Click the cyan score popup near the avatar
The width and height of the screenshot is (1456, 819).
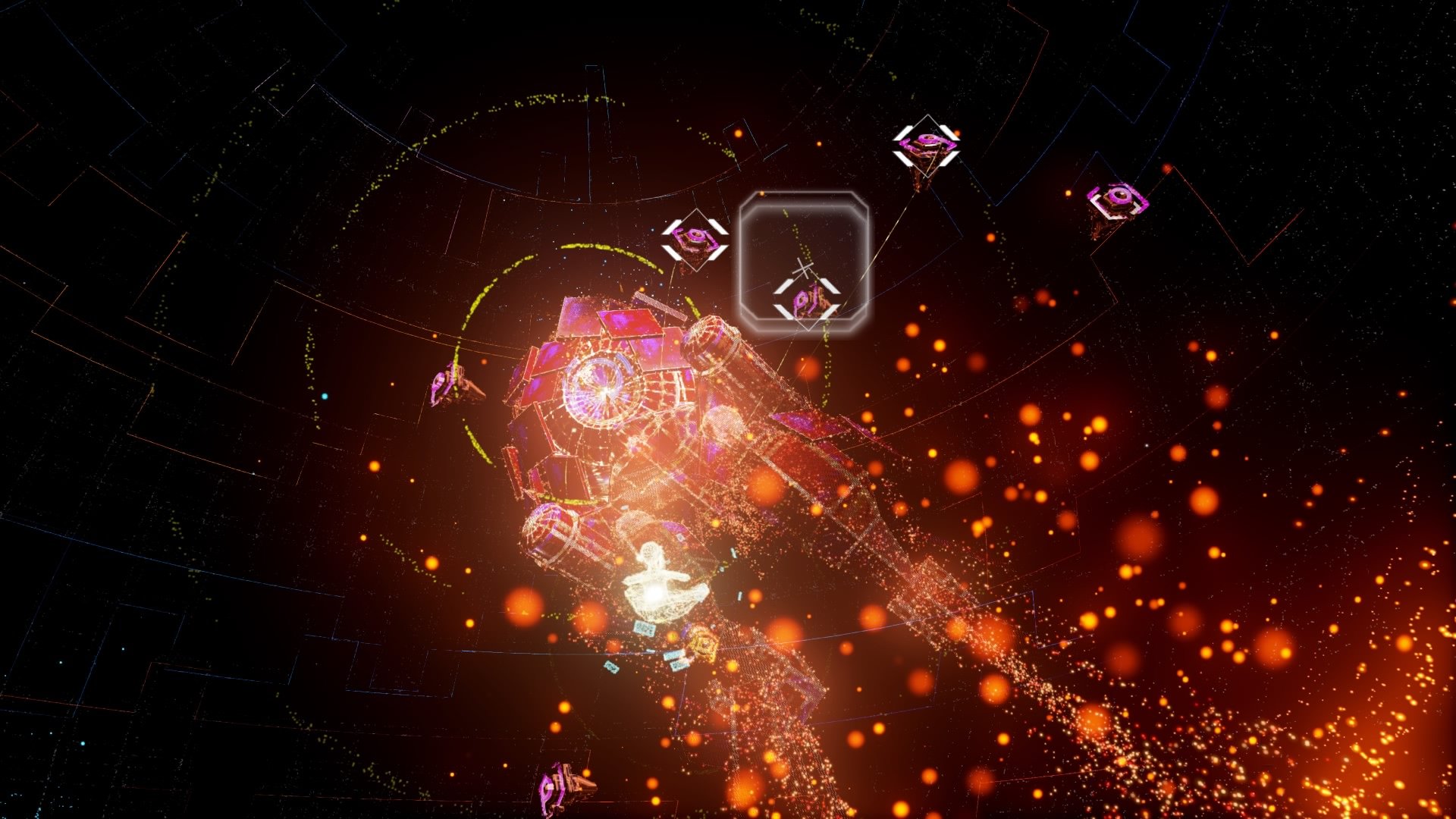(x=645, y=628)
